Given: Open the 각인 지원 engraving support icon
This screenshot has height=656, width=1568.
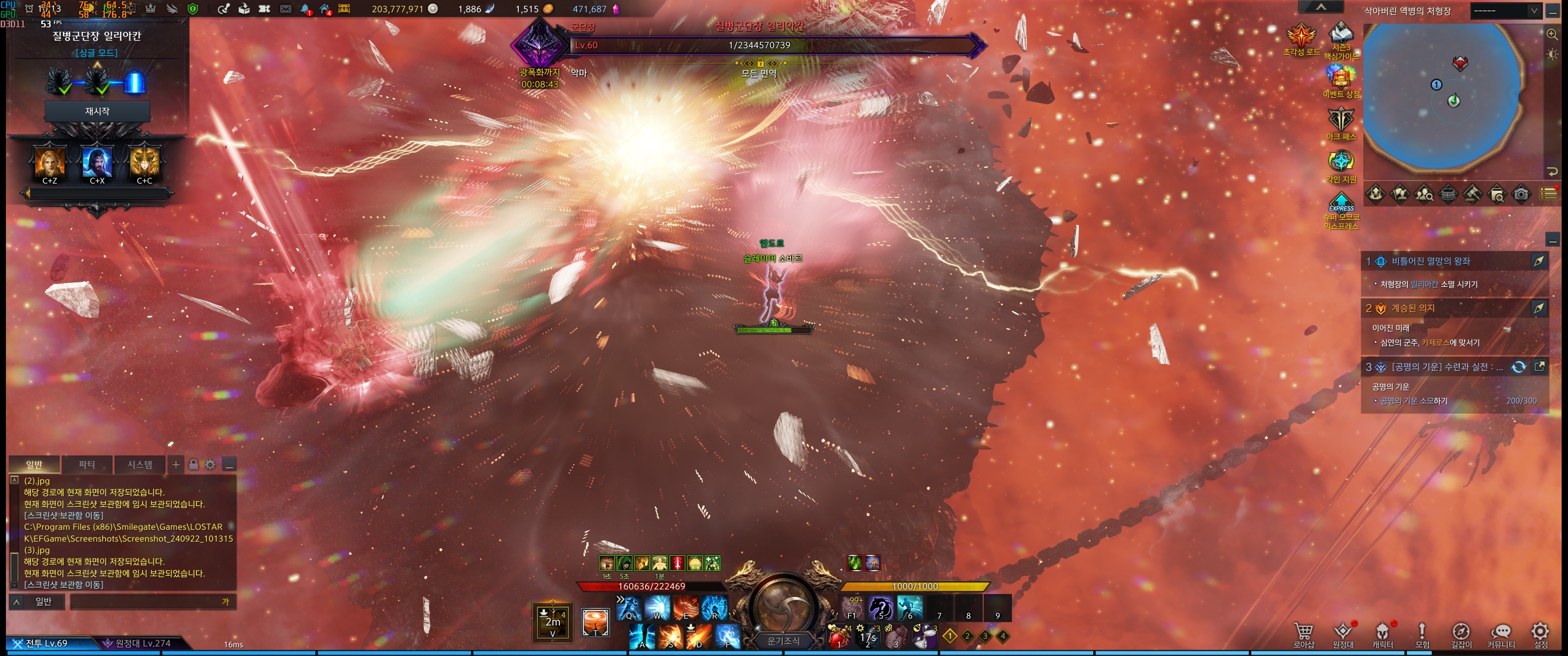Looking at the screenshot, I should click(1341, 164).
